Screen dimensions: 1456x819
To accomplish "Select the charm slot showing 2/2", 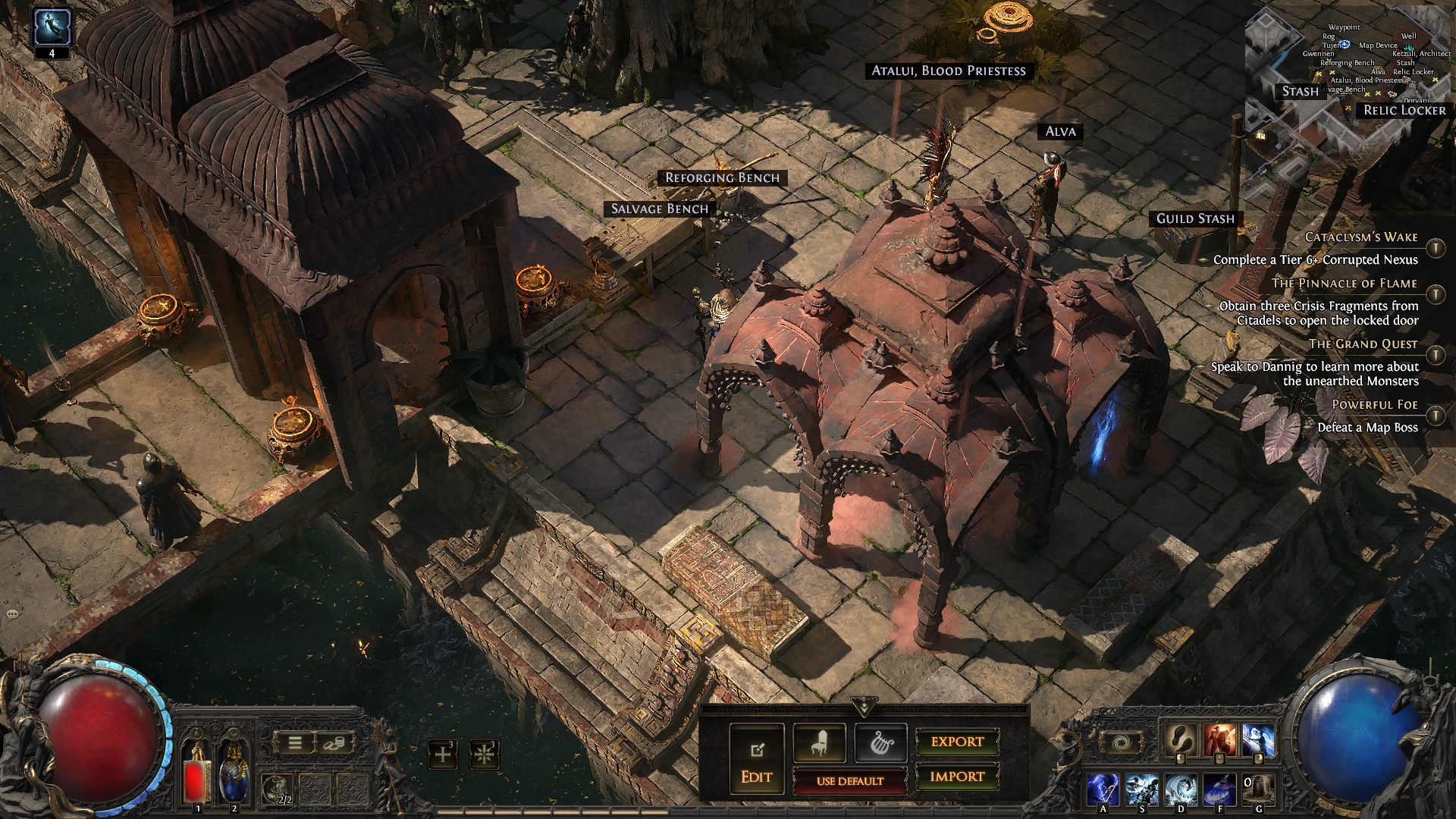I will (278, 789).
